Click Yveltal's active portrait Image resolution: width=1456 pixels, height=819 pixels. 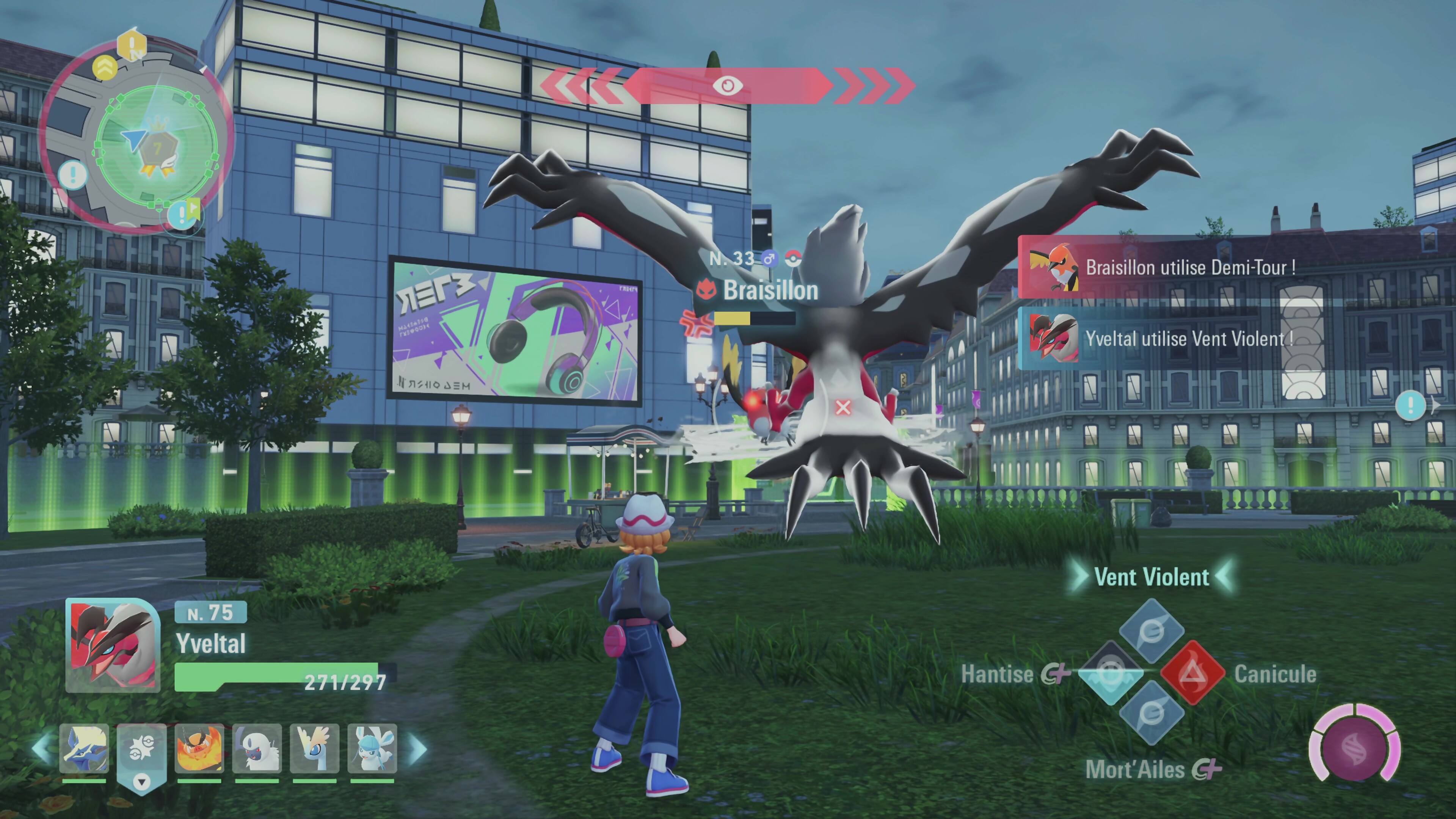pos(113,645)
